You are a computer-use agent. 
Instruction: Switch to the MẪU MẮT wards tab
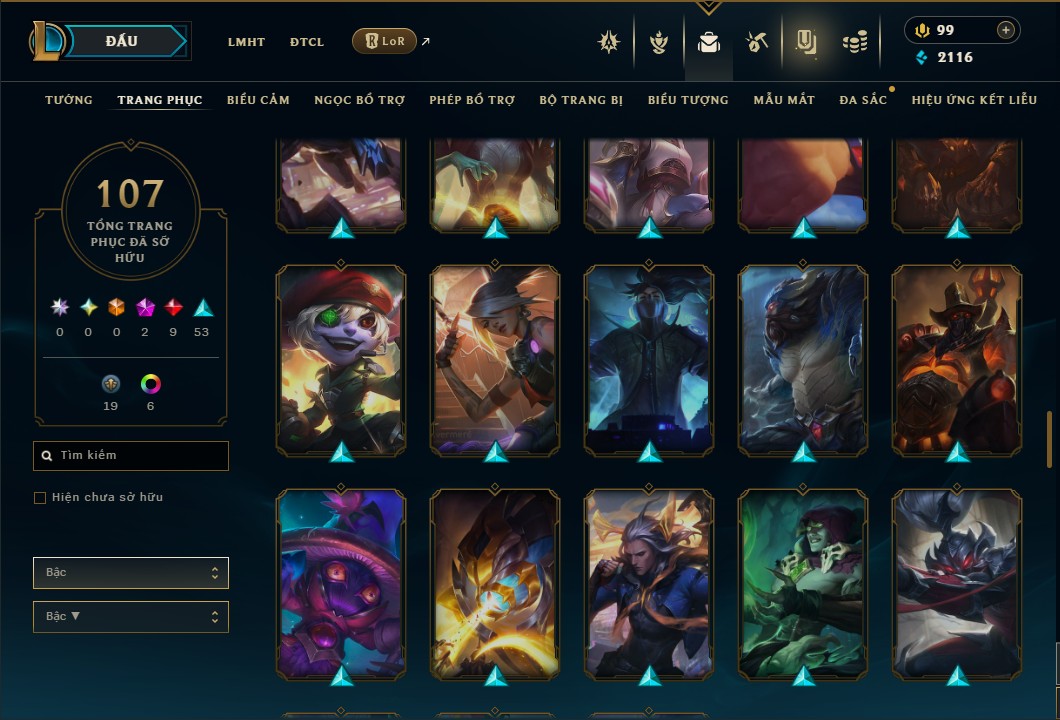tap(784, 100)
